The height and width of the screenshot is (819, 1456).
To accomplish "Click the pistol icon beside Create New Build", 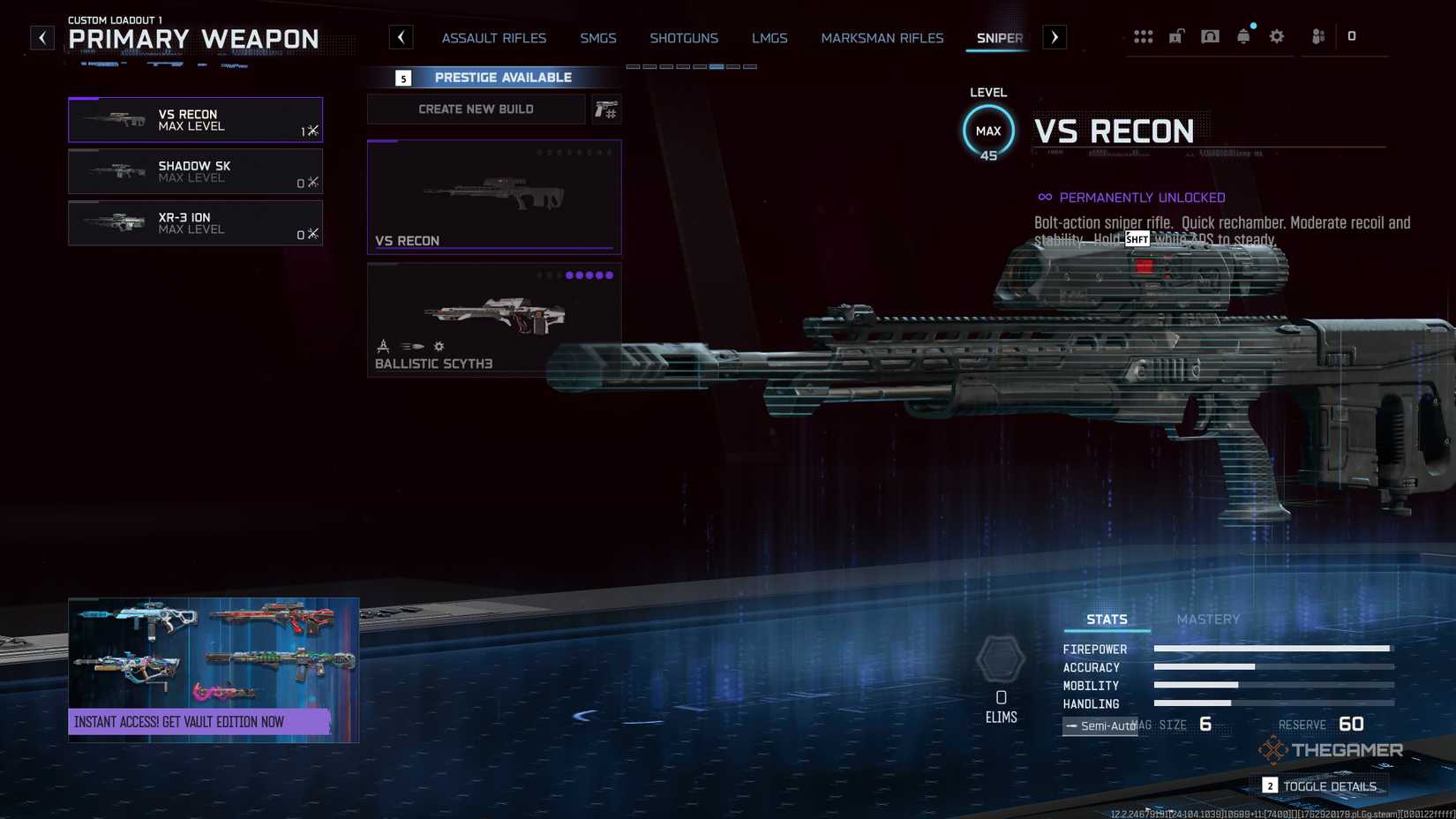I will 606,109.
